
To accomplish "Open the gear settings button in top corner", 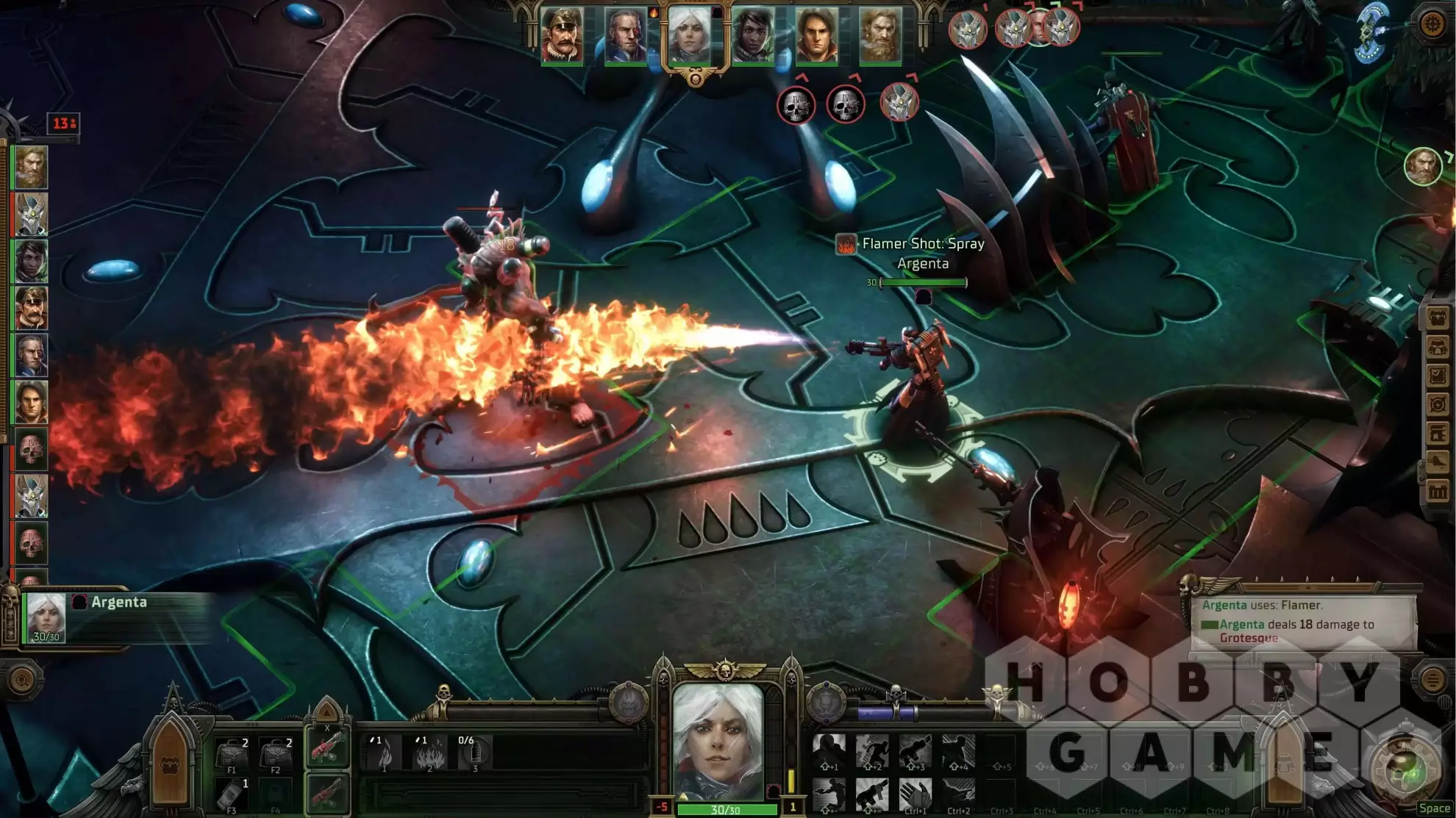I will tap(1432, 25).
